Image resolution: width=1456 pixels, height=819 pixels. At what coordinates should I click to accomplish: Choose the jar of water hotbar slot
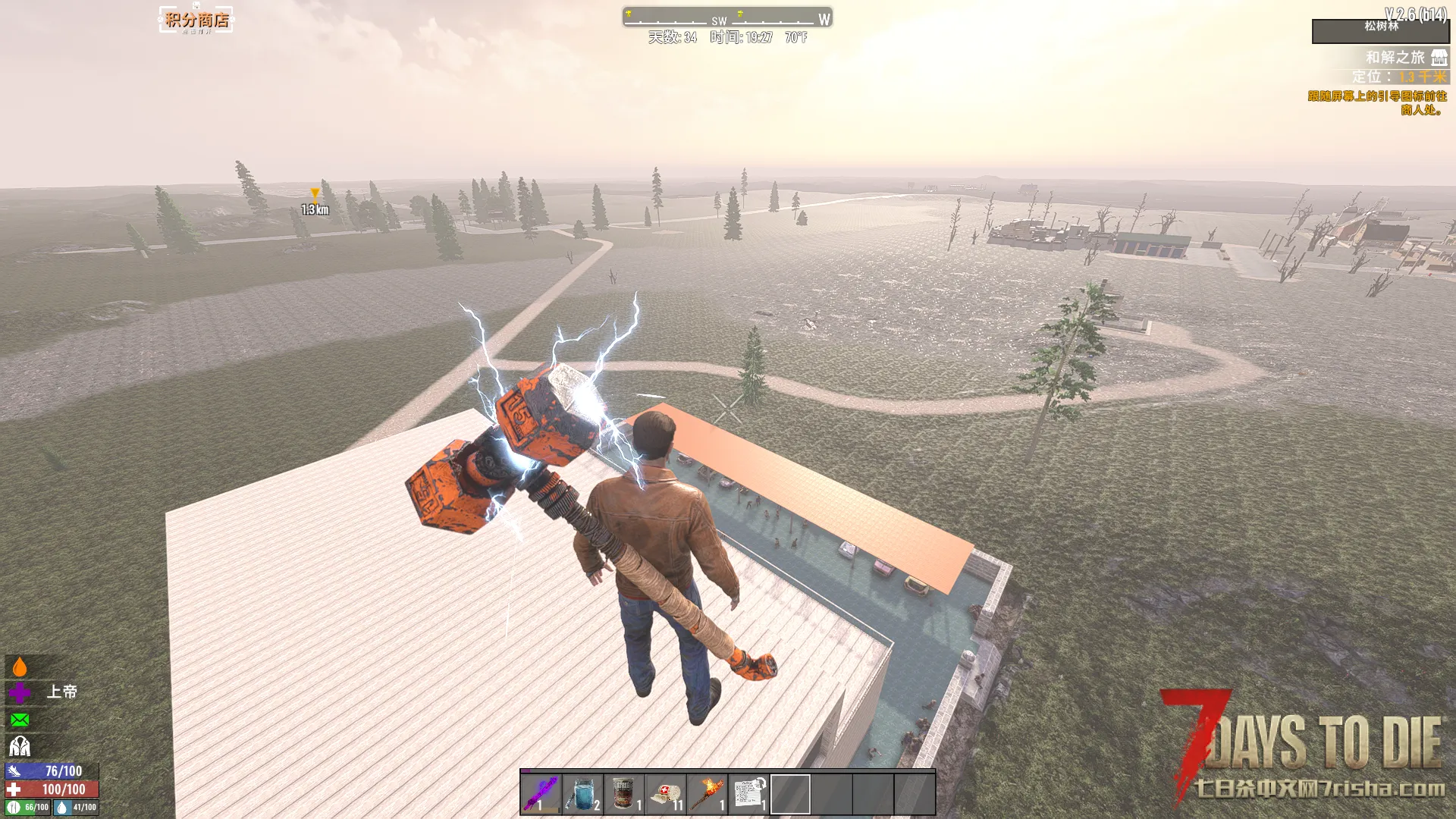[582, 793]
